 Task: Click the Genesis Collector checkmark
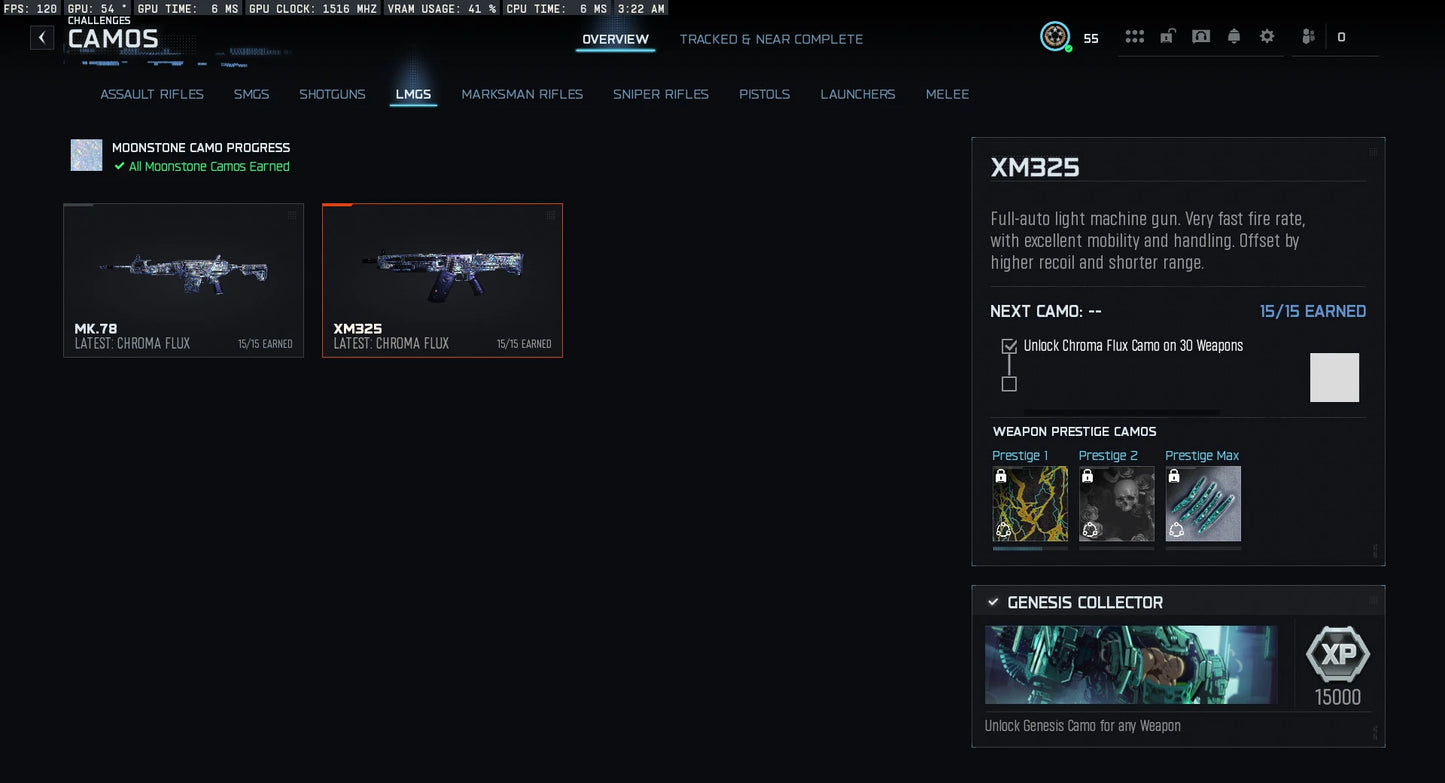pos(992,602)
